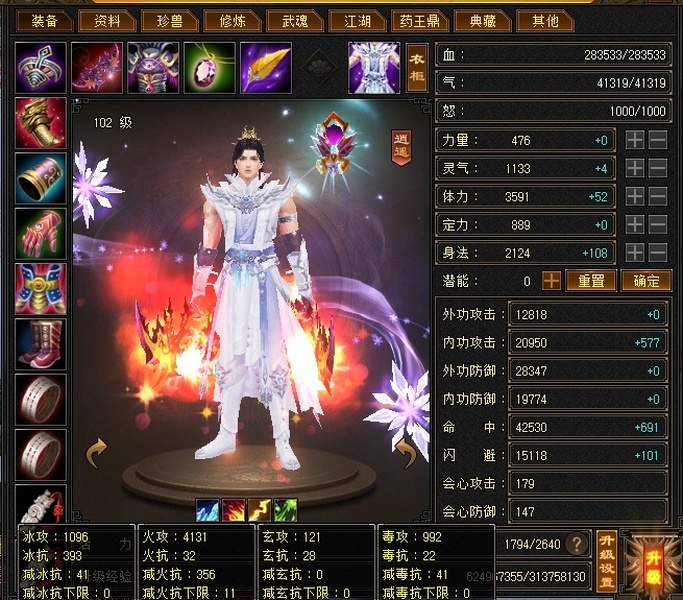Open 升级设置 level-up settings
This screenshot has height=600, width=683.
tap(606, 562)
